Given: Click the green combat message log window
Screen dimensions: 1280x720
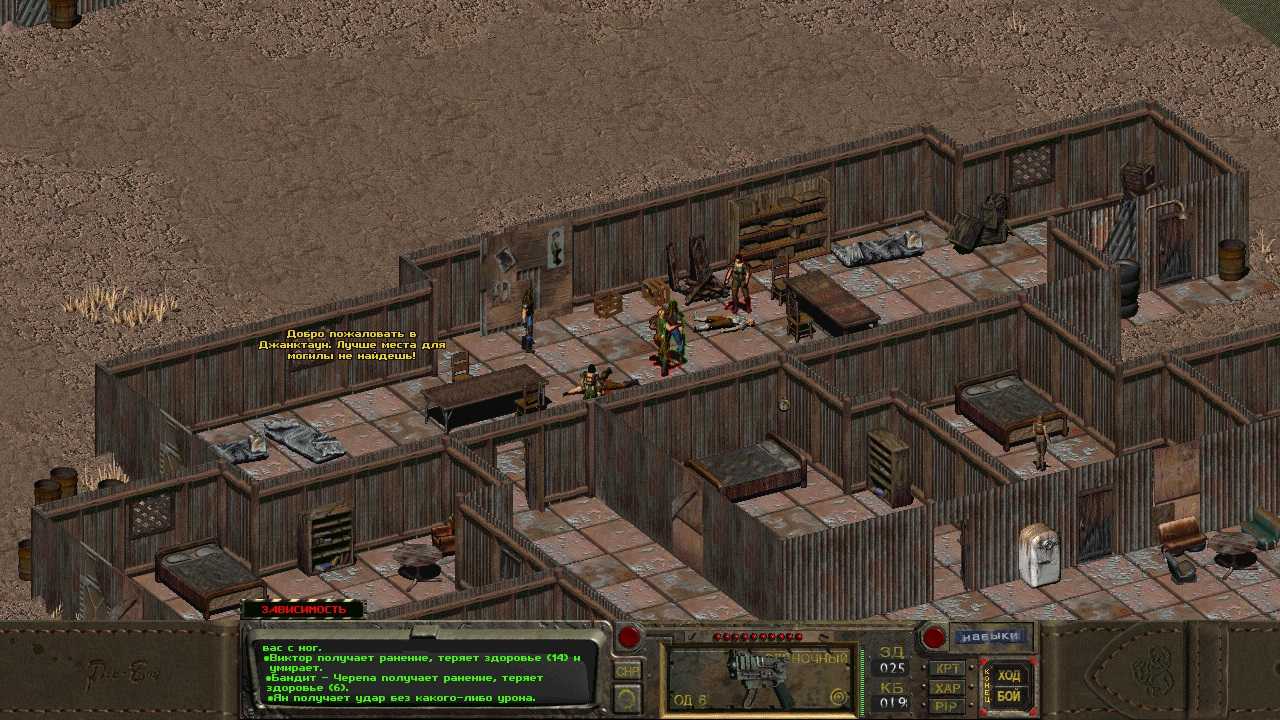Looking at the screenshot, I should tap(425, 671).
